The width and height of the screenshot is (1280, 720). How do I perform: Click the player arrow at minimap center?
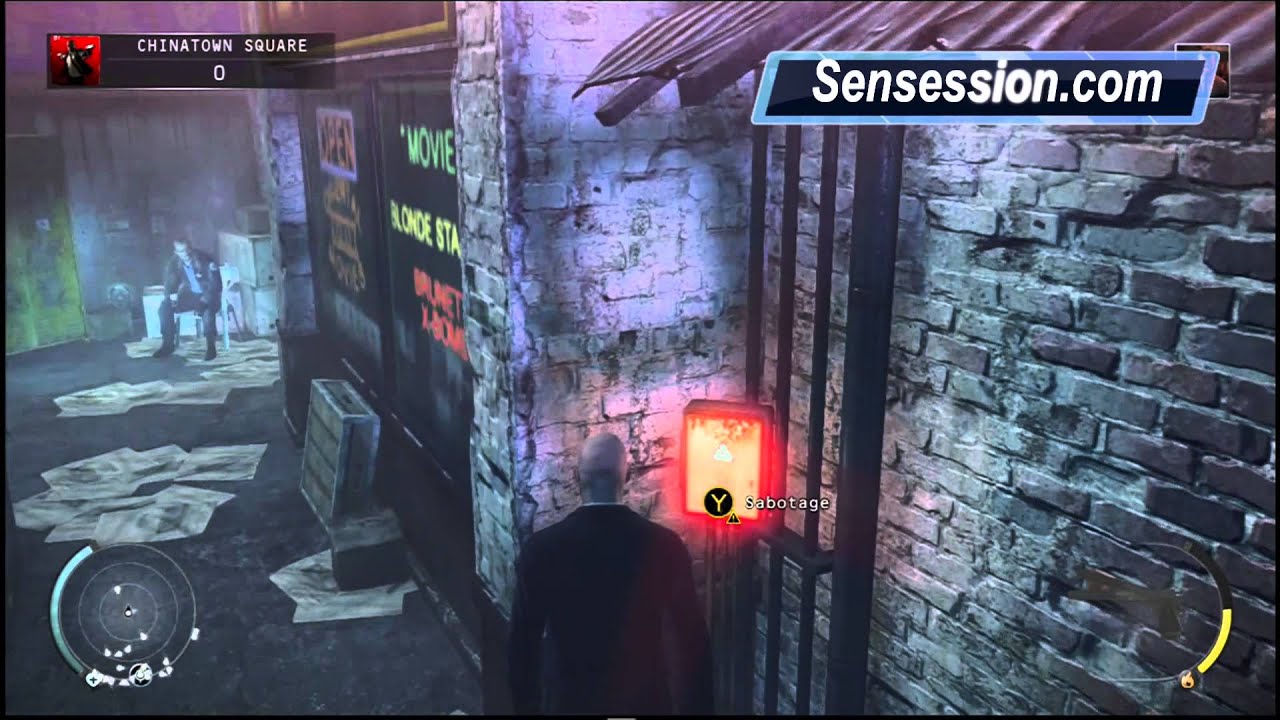click(x=128, y=610)
